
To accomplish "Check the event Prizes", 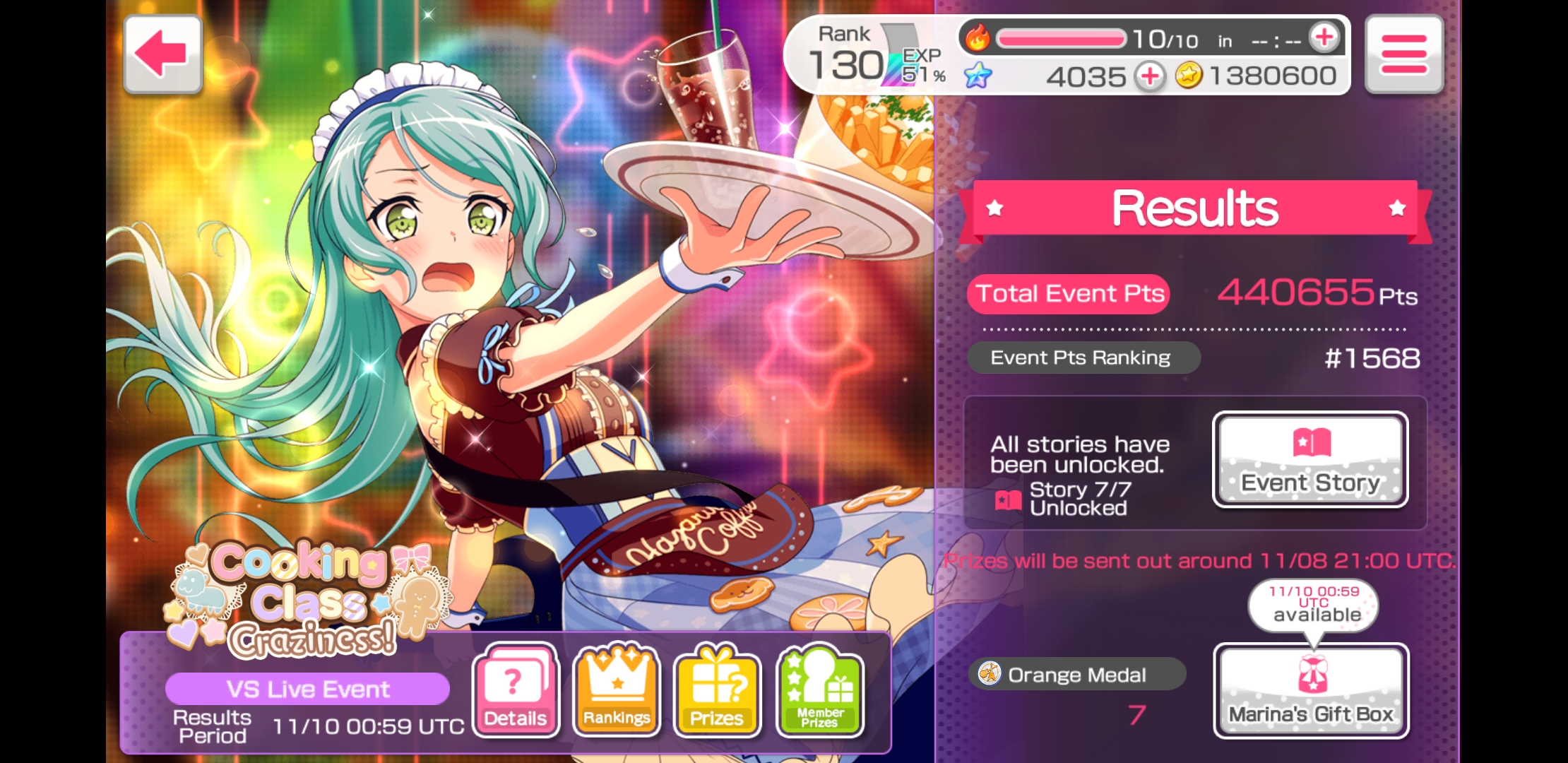I will pyautogui.click(x=717, y=690).
